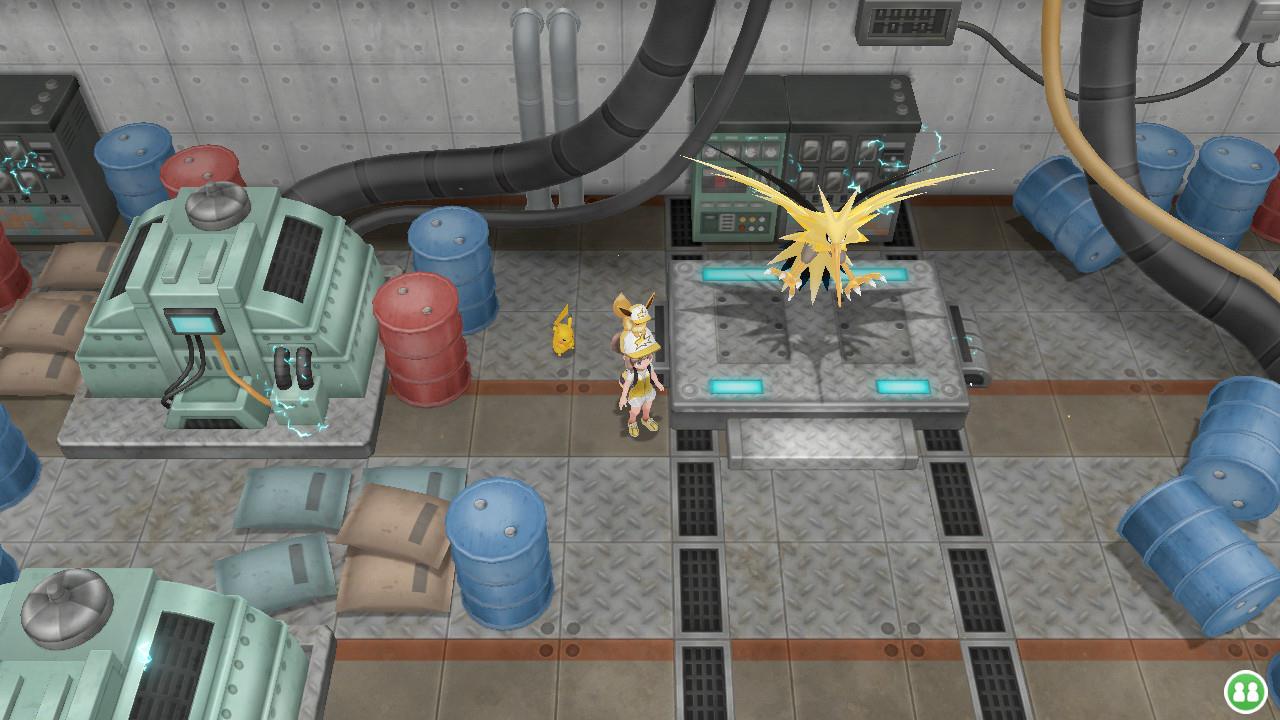Click the green two-player support icon
1280x720 pixels.
[1245, 691]
